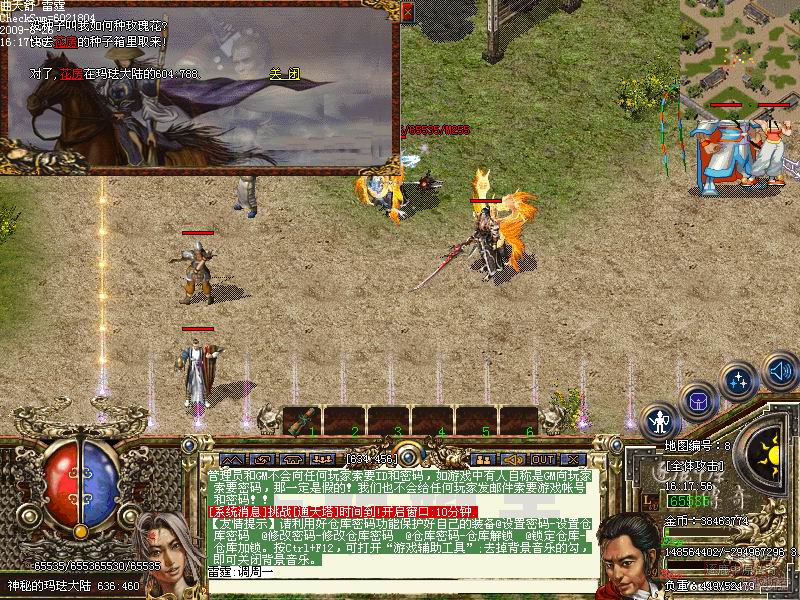The image size is (800, 600).
Task: Click the 全体攻击 attack mode label
Action: click(x=694, y=466)
